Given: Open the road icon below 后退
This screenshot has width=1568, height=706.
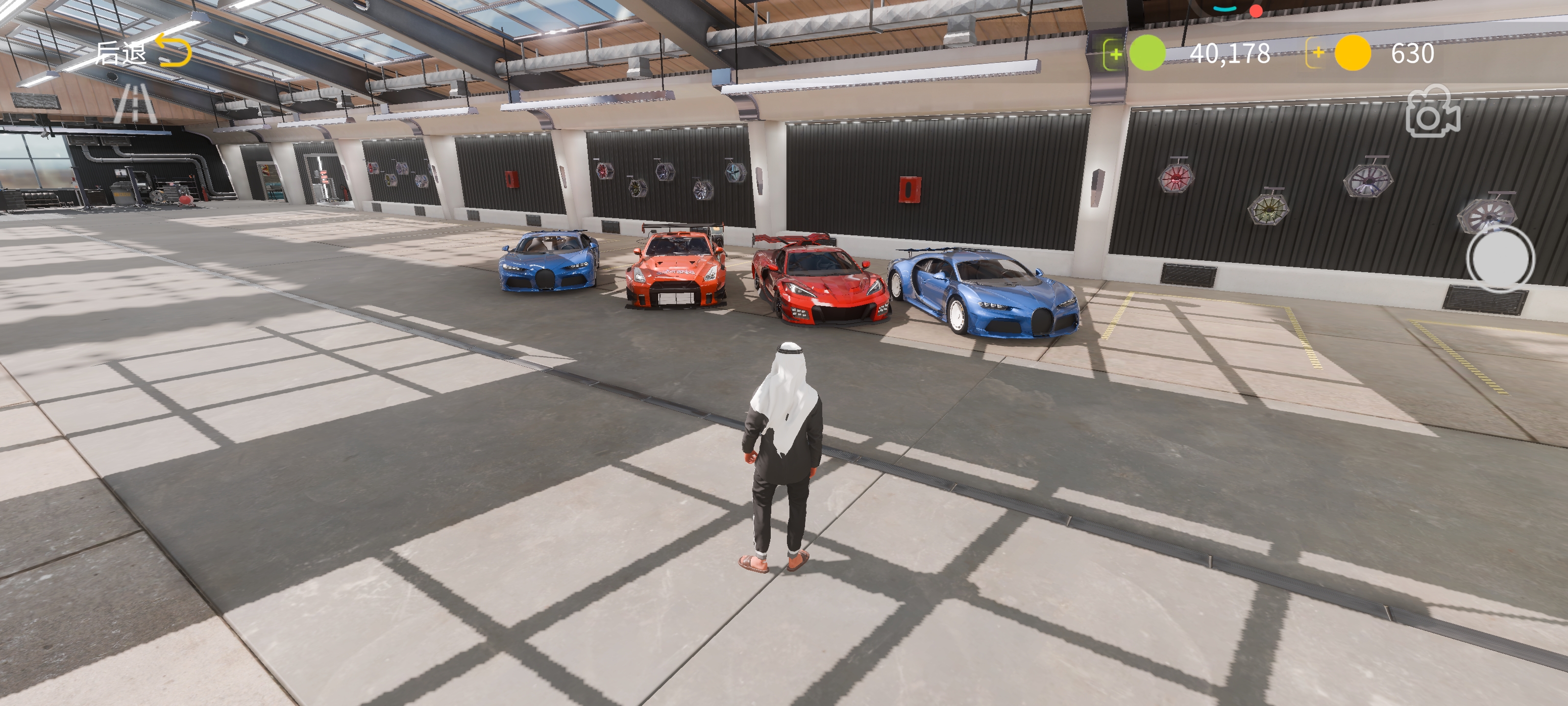Looking at the screenshot, I should pos(135,103).
